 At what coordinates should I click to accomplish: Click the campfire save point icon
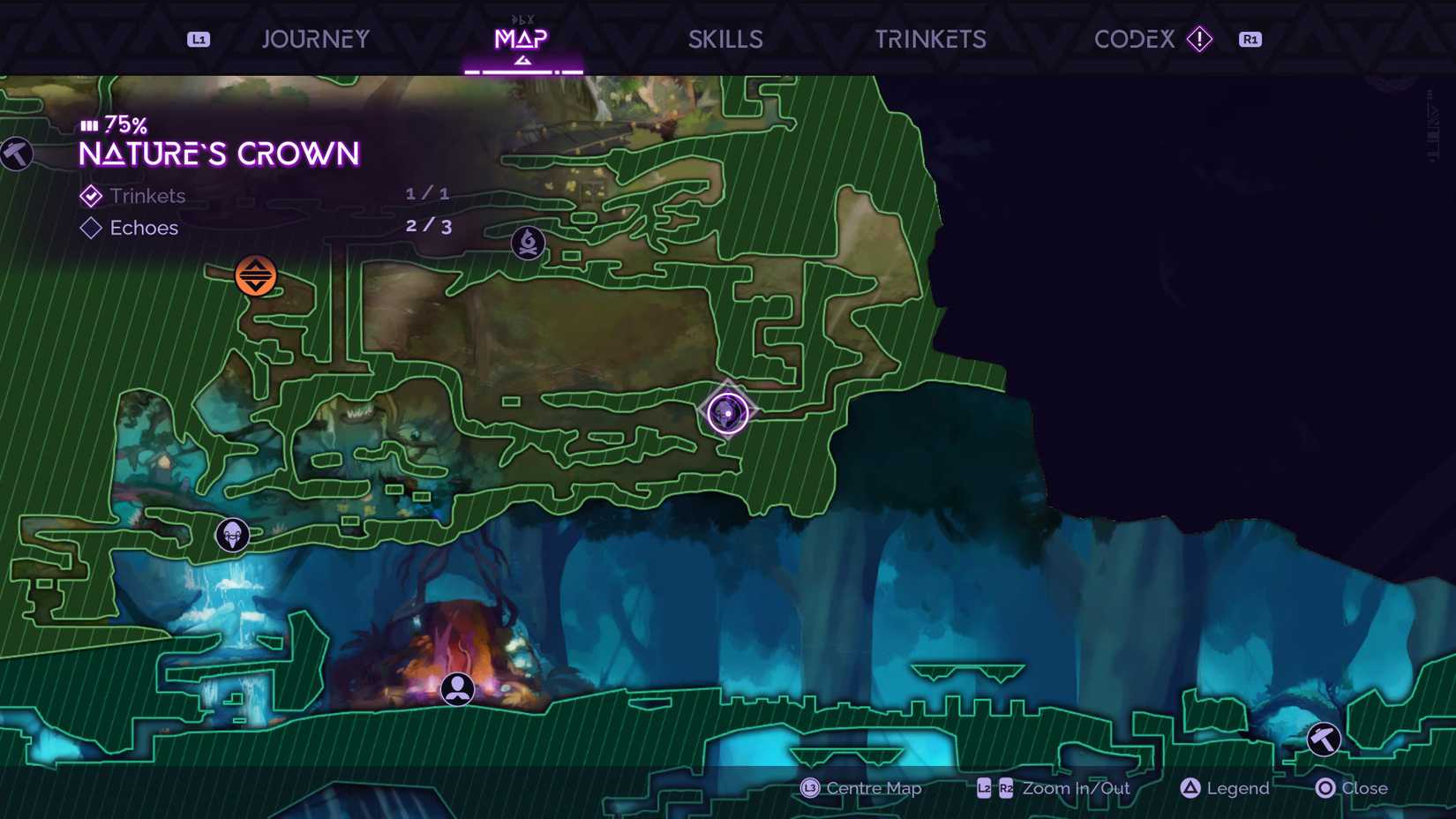pyautogui.click(x=527, y=244)
